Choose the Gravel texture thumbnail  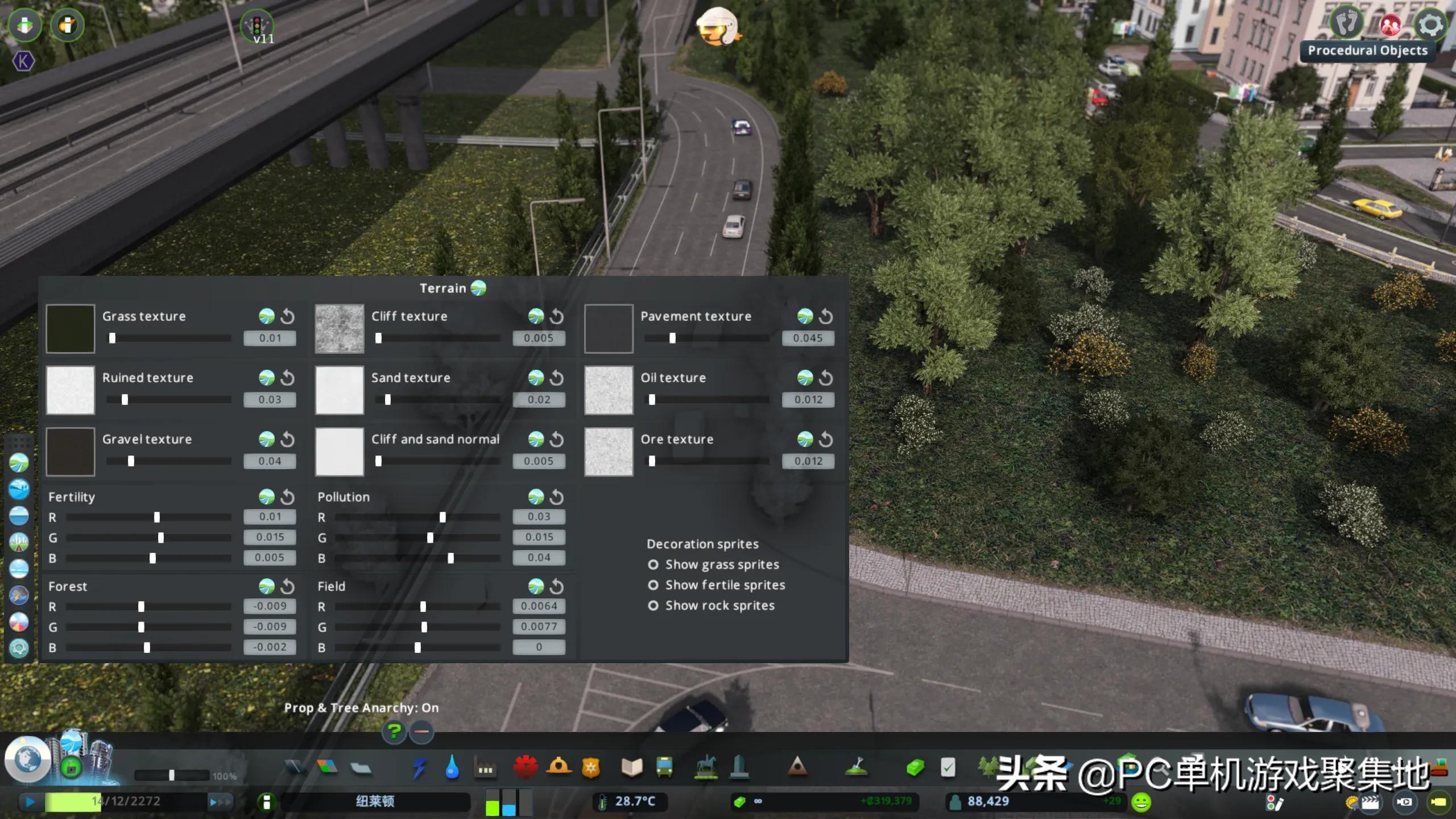[x=70, y=452]
